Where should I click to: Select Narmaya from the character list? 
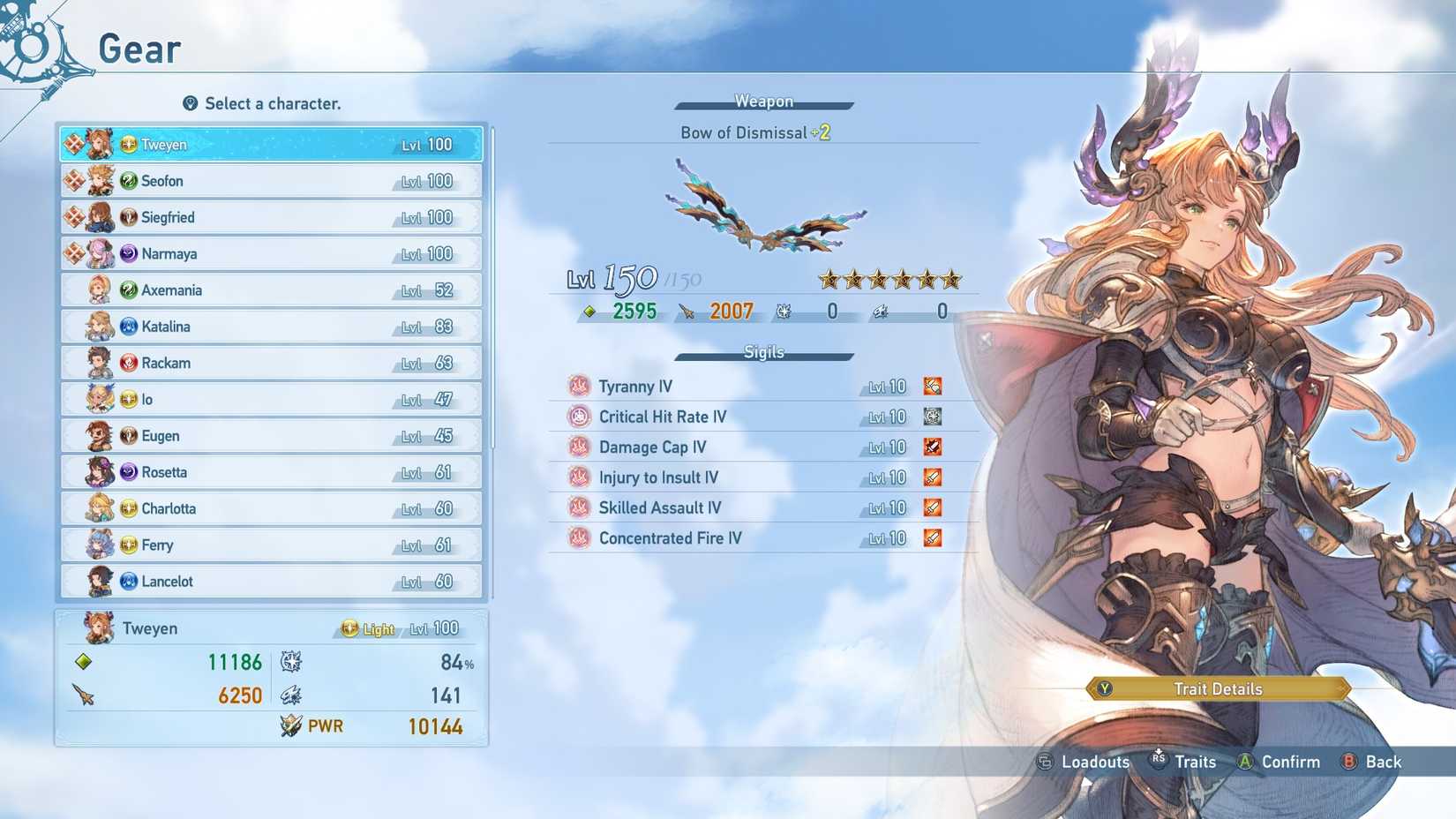265,253
